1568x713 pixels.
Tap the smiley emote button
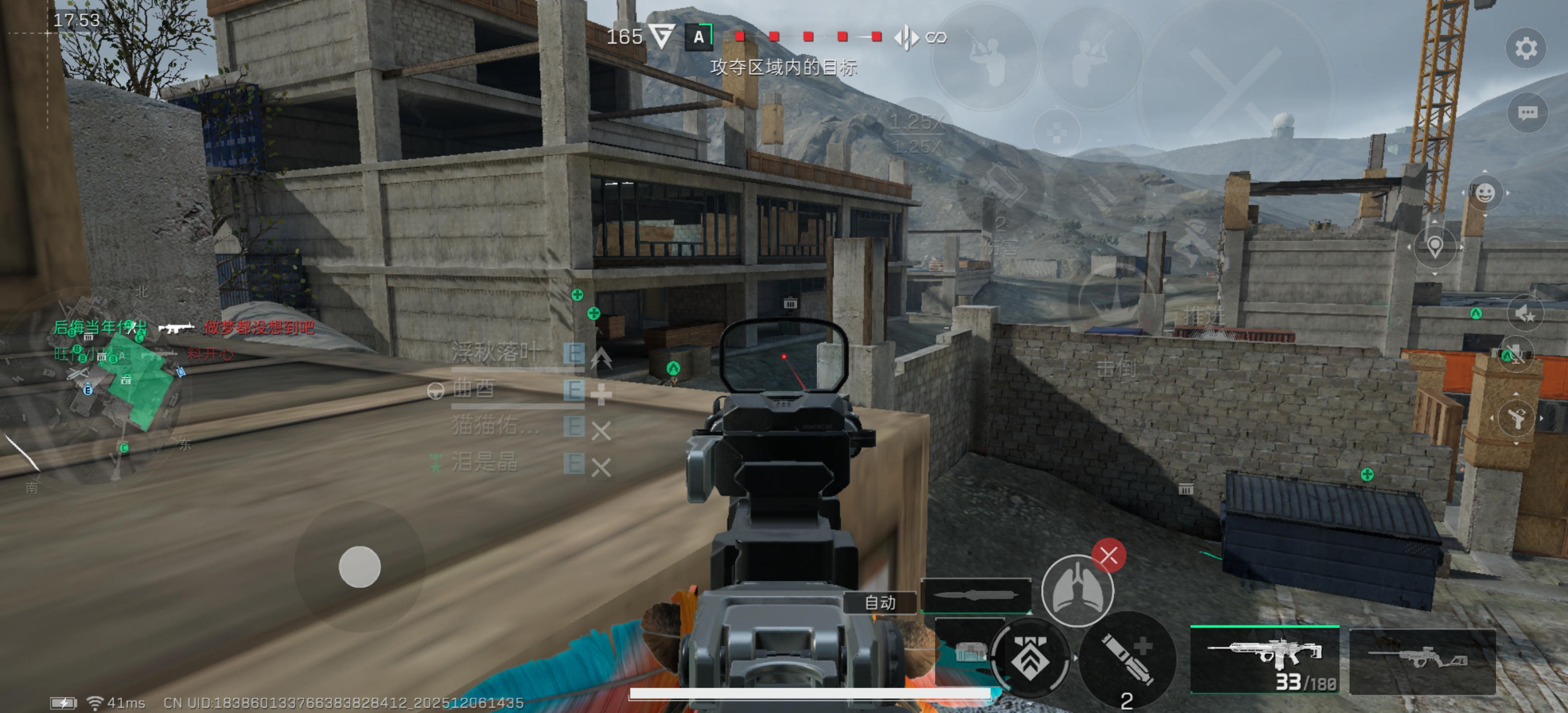pos(1485,194)
